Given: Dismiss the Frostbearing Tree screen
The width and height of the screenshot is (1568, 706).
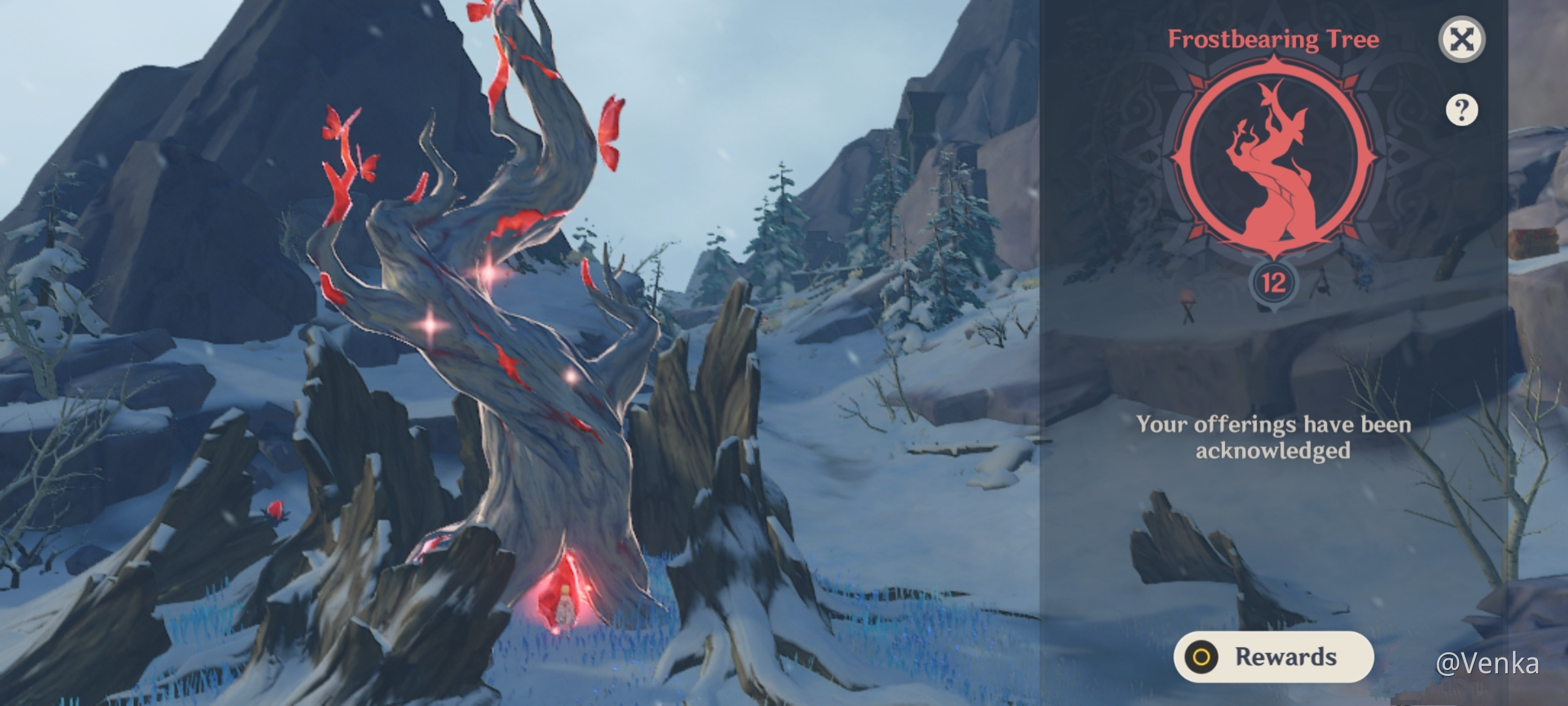Looking at the screenshot, I should tap(1463, 39).
